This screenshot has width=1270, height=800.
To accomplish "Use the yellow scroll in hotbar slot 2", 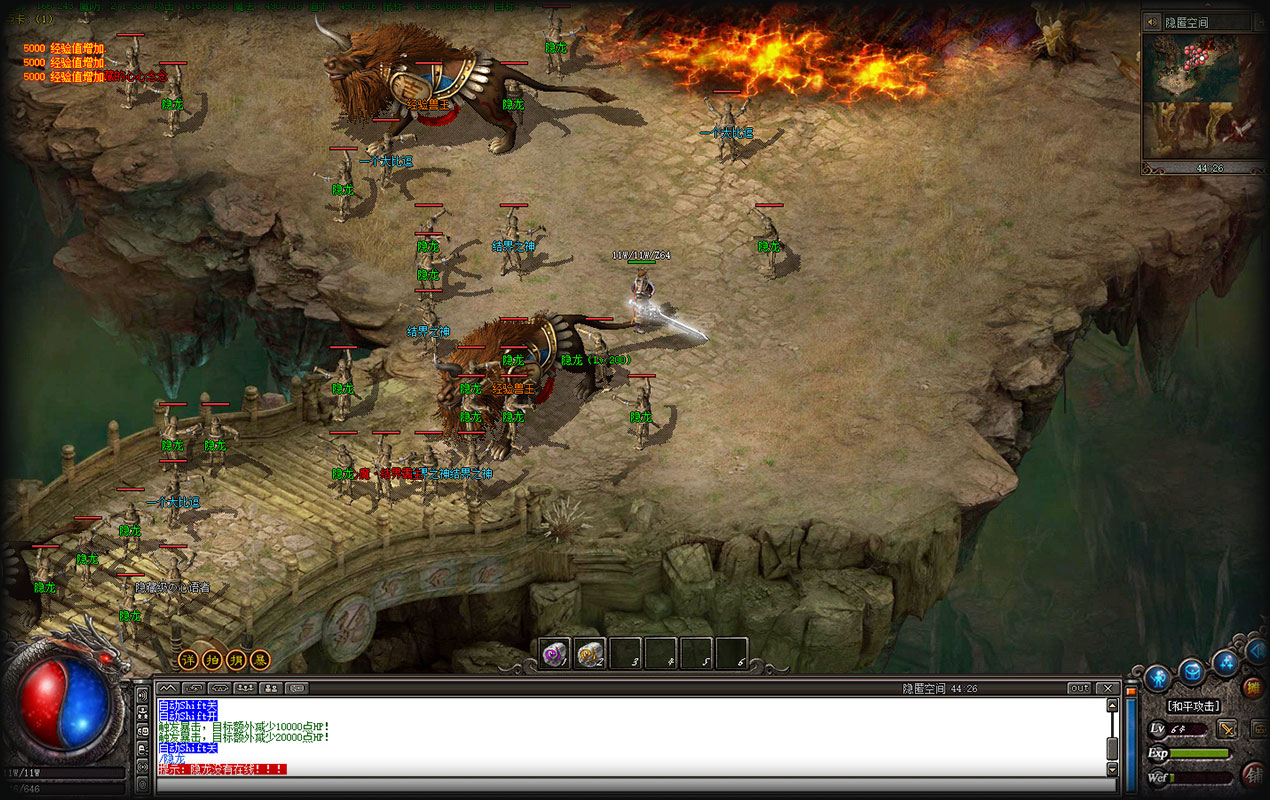I will [591, 654].
